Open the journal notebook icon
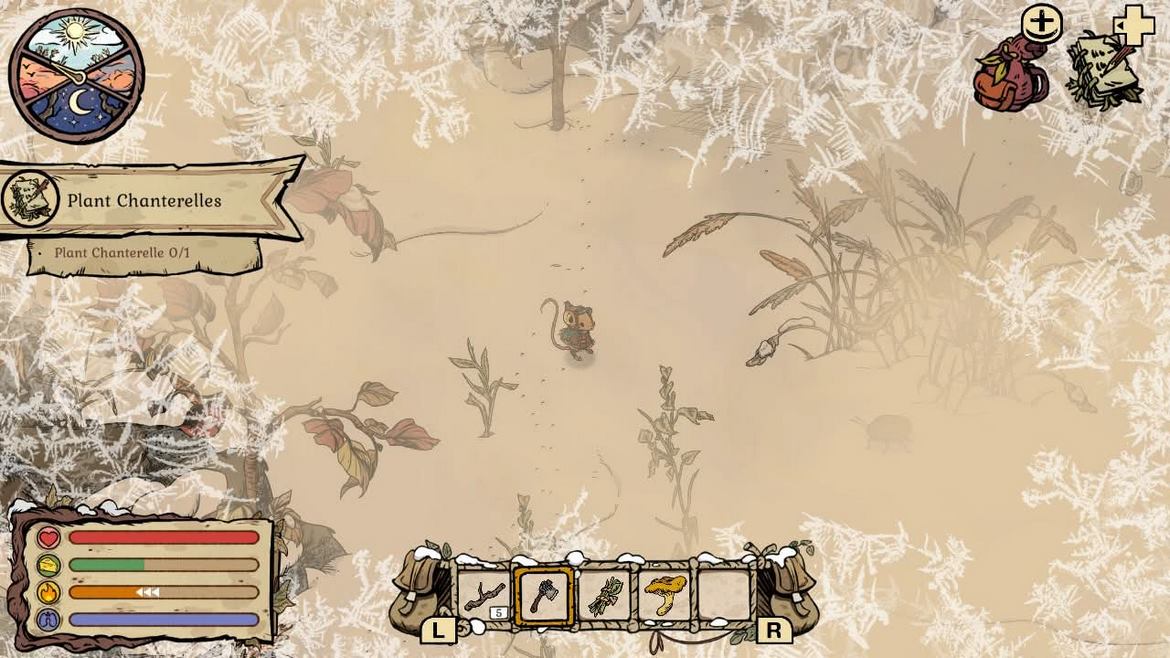1170x658 pixels. tap(1103, 72)
